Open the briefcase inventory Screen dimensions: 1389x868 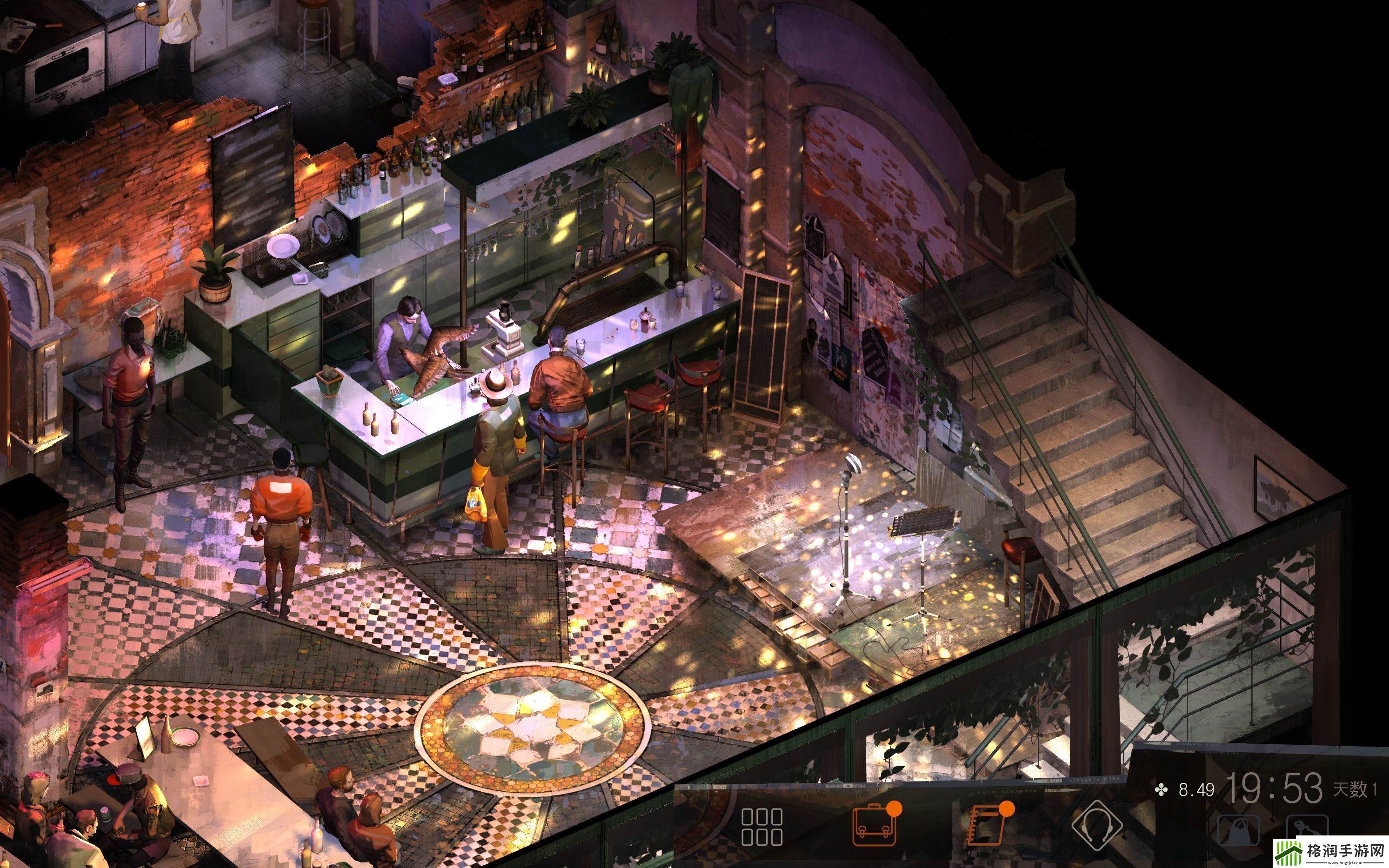click(x=874, y=826)
